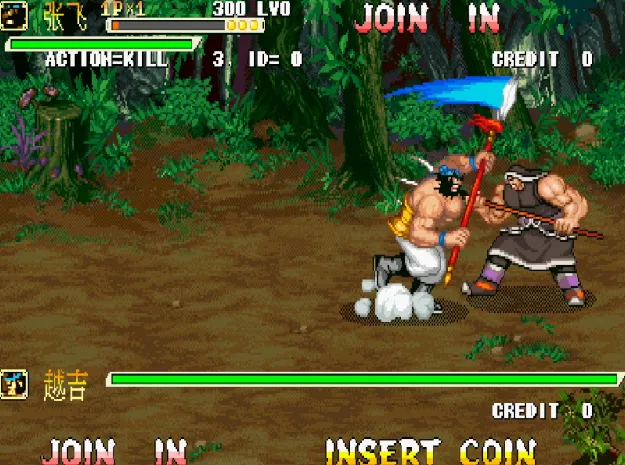Screen dimensions: 625x465
Task: Click the boss 越吉 portrait icon
Action: 14,382
